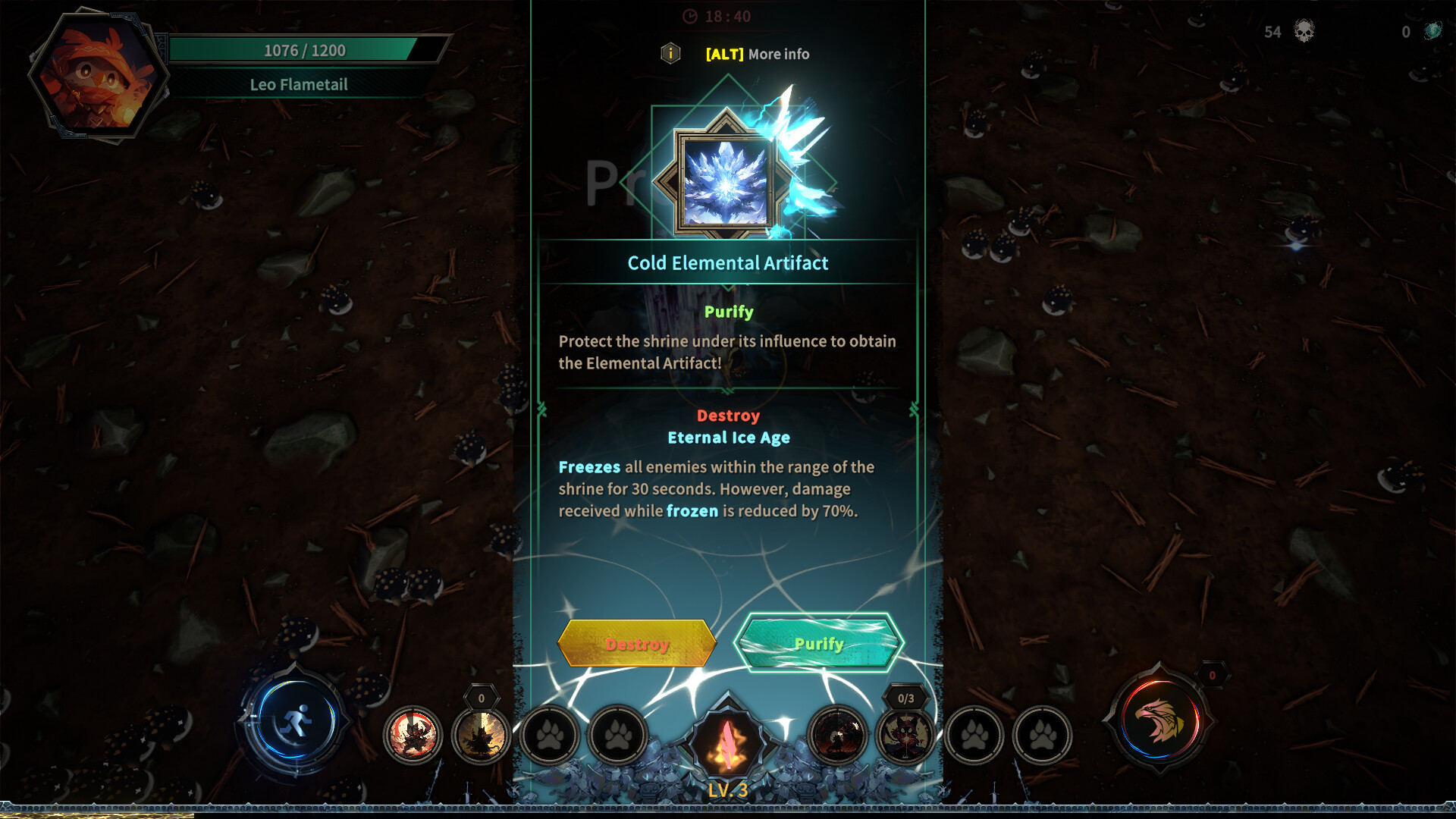Click the frozen keyword in the description
1456x819 pixels.
click(x=691, y=510)
